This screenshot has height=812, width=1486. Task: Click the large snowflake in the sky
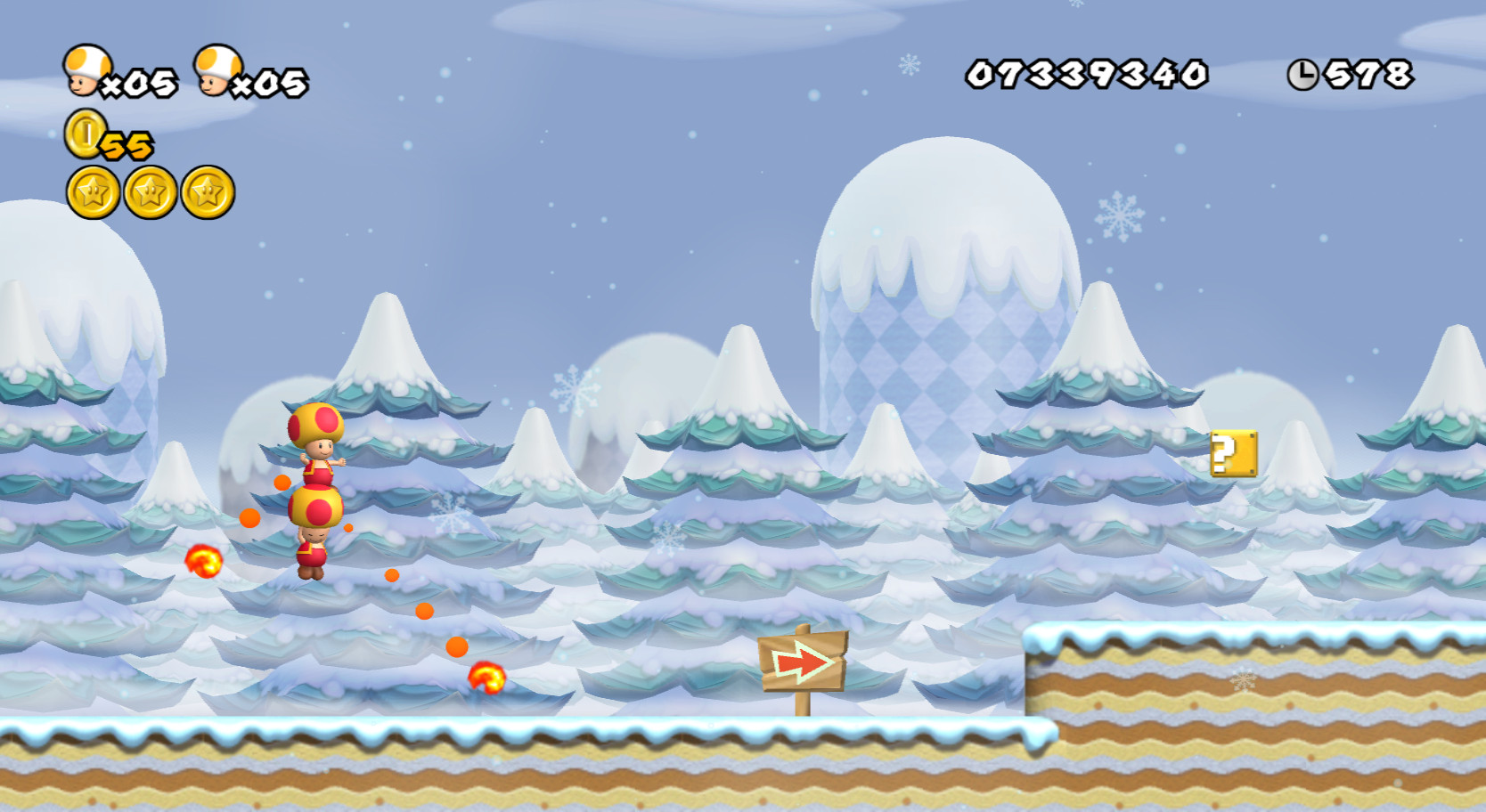(x=1121, y=215)
